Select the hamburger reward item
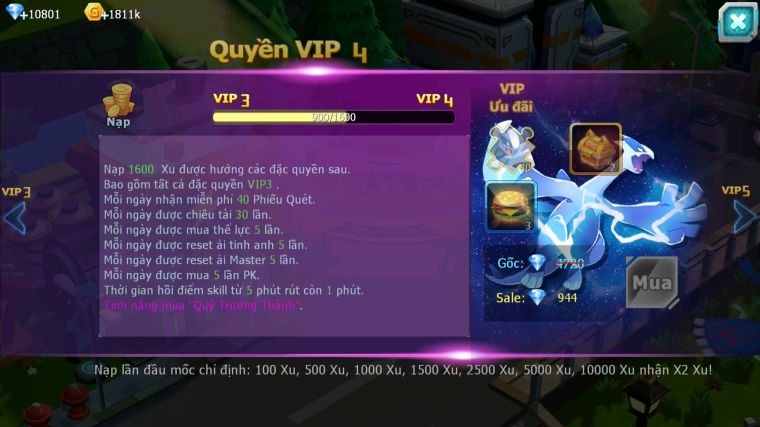 (511, 206)
